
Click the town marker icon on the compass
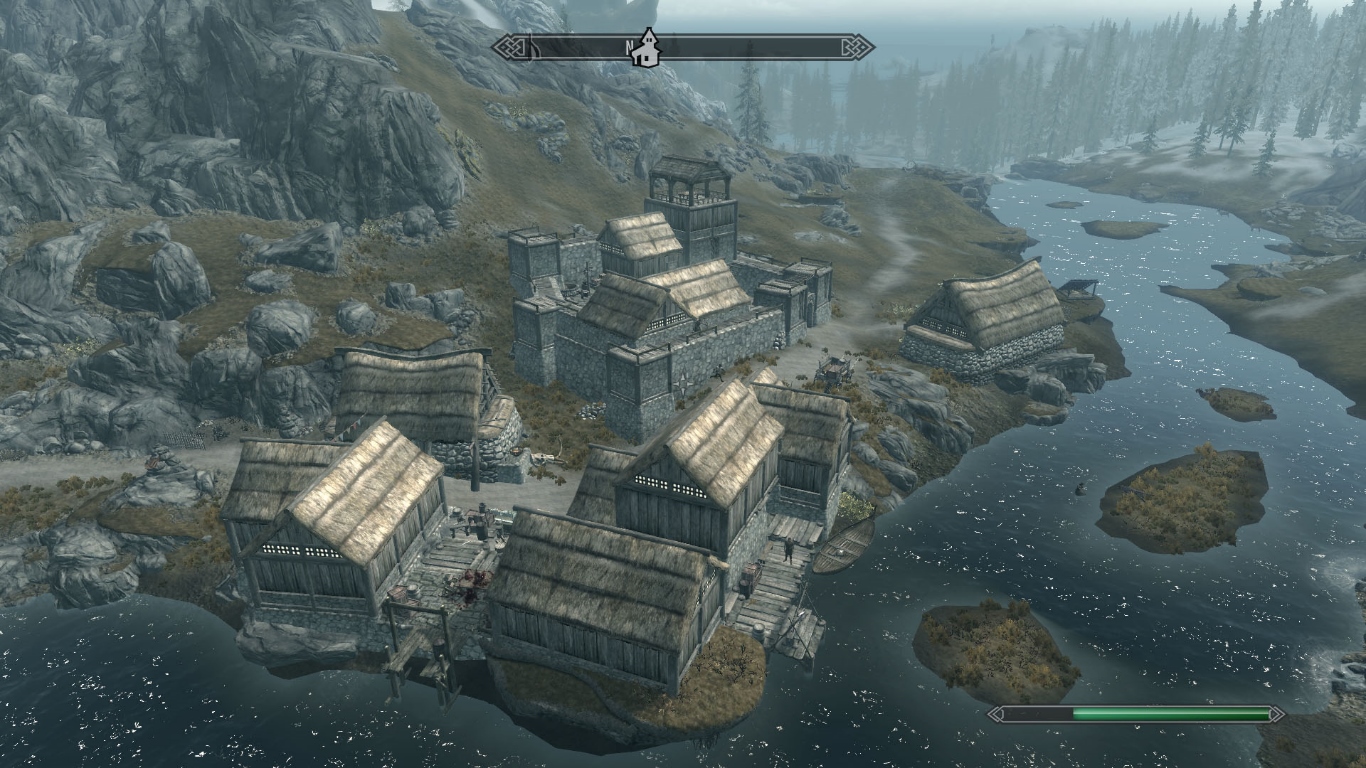pyautogui.click(x=646, y=47)
